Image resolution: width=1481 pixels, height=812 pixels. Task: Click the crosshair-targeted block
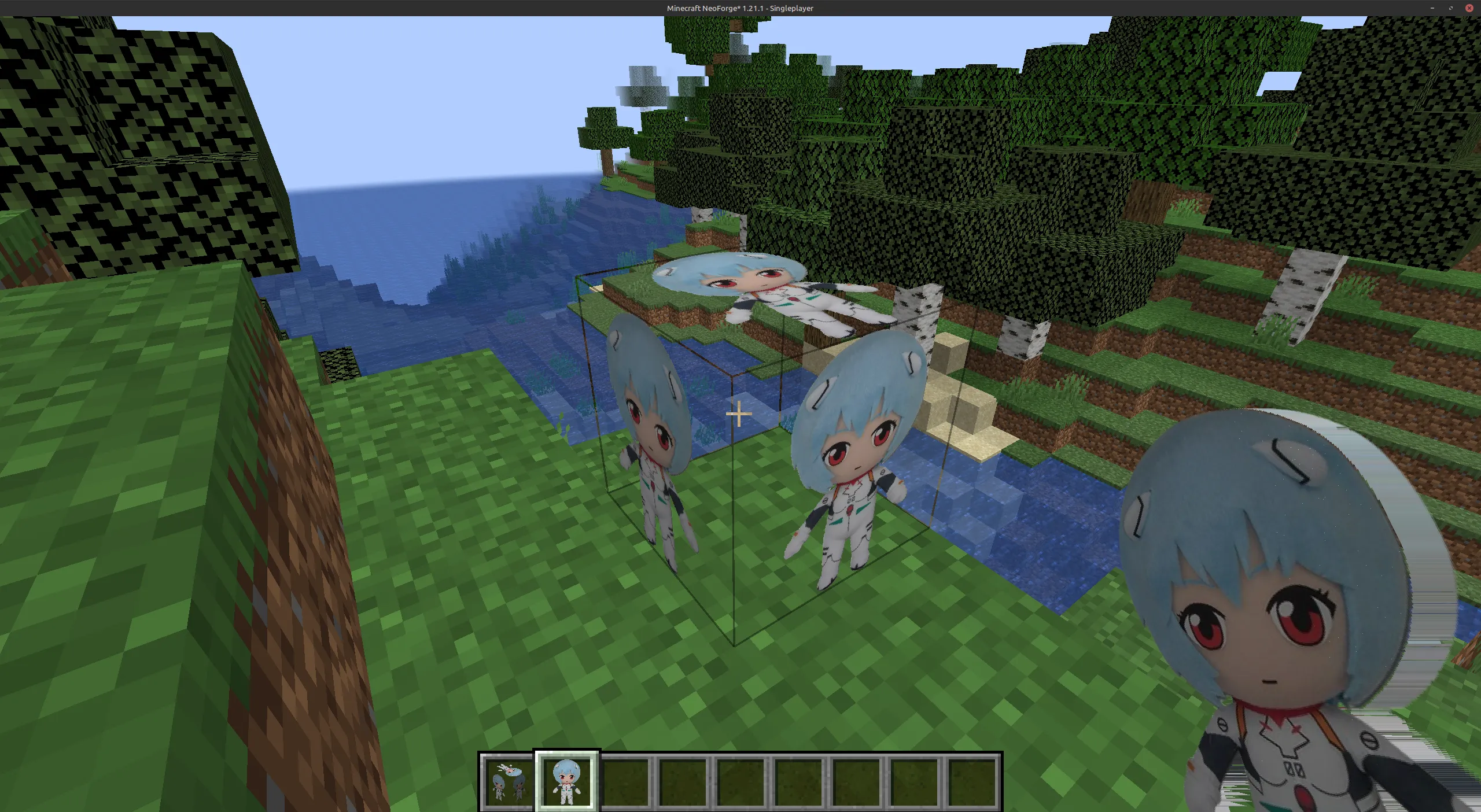pos(739,415)
